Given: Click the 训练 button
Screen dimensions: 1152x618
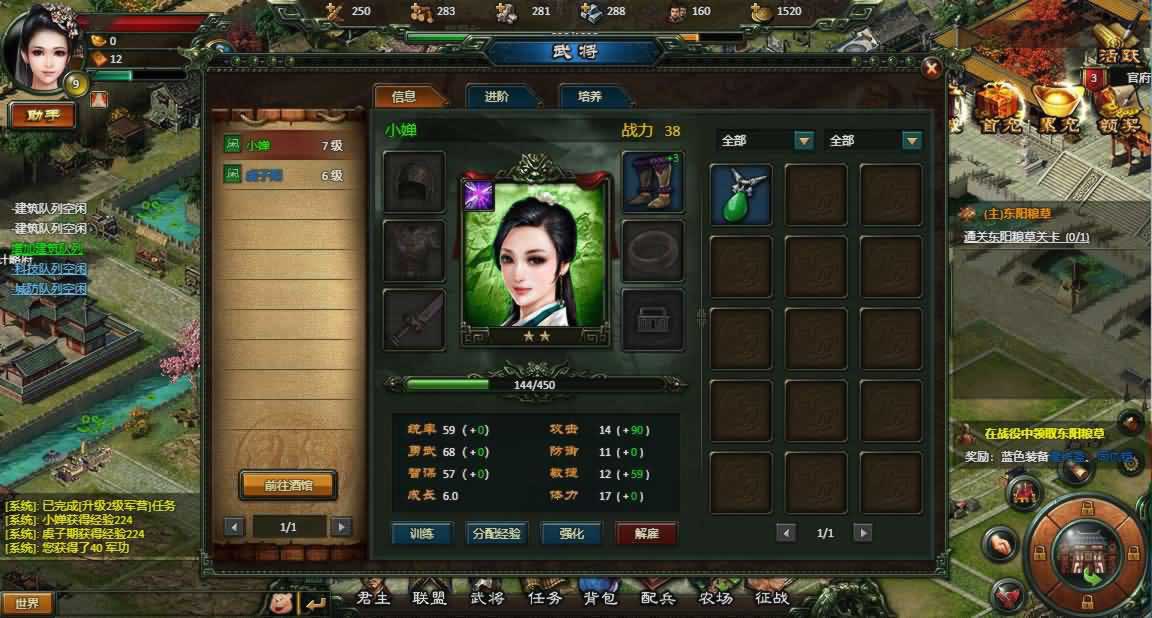Looking at the screenshot, I should [422, 533].
